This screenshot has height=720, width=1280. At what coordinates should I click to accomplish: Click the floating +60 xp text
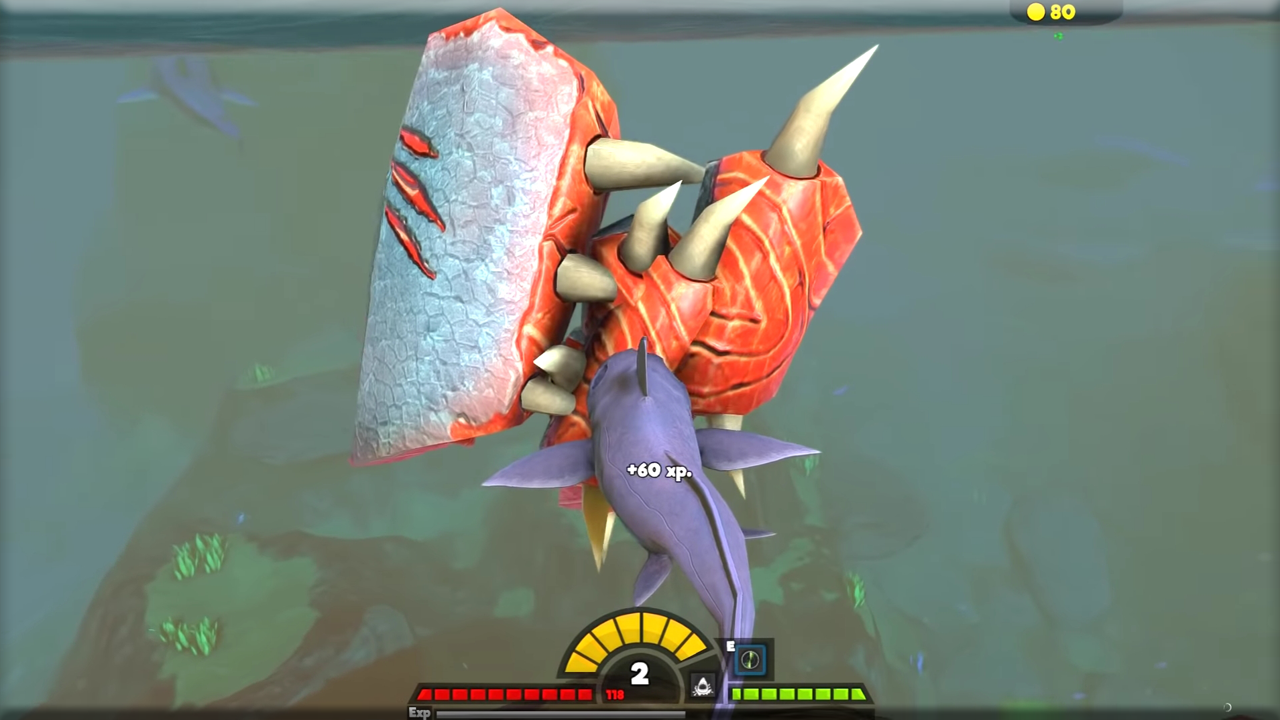(x=657, y=471)
